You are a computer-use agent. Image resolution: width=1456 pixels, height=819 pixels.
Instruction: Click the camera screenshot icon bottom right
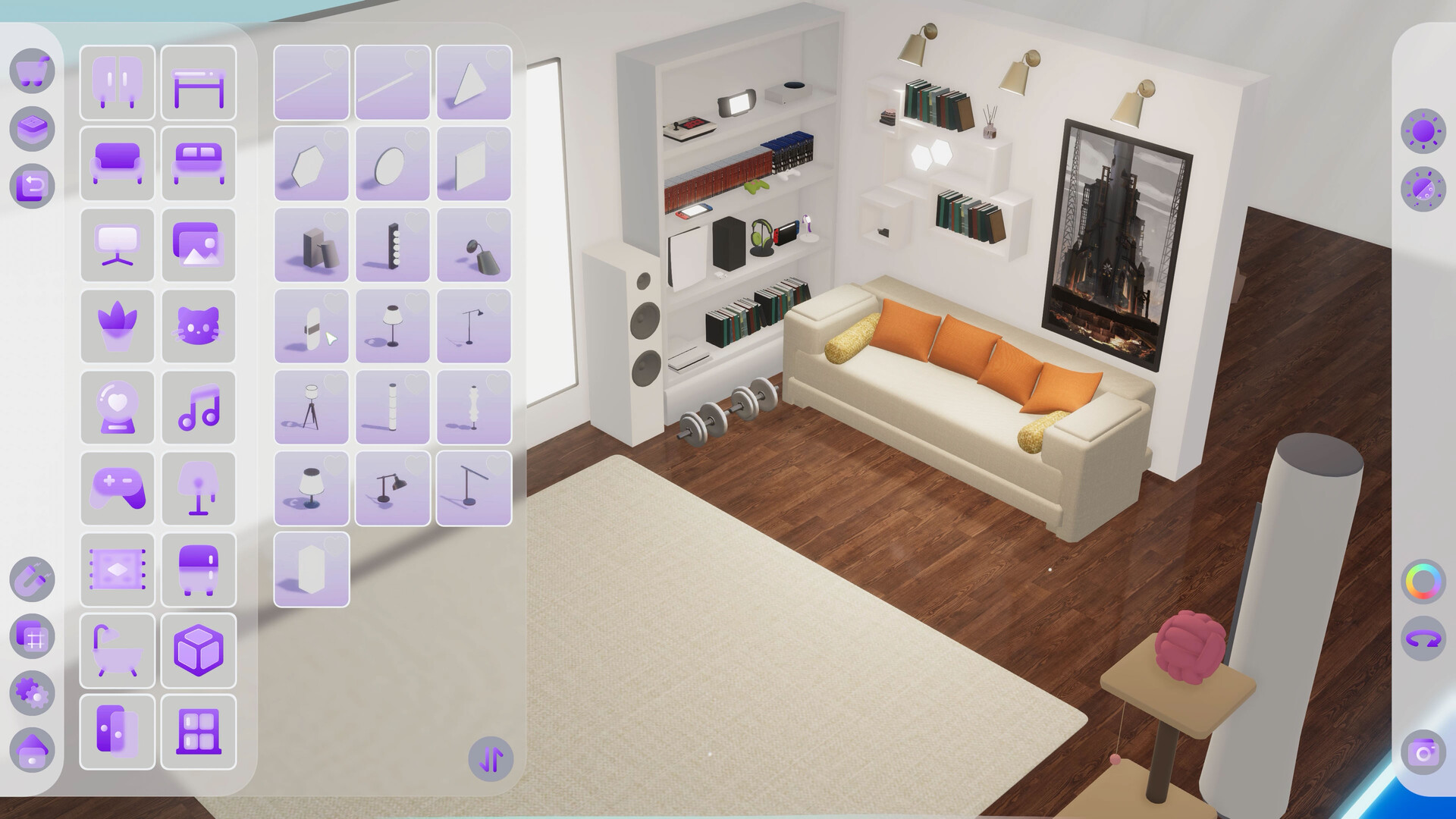tap(1423, 753)
